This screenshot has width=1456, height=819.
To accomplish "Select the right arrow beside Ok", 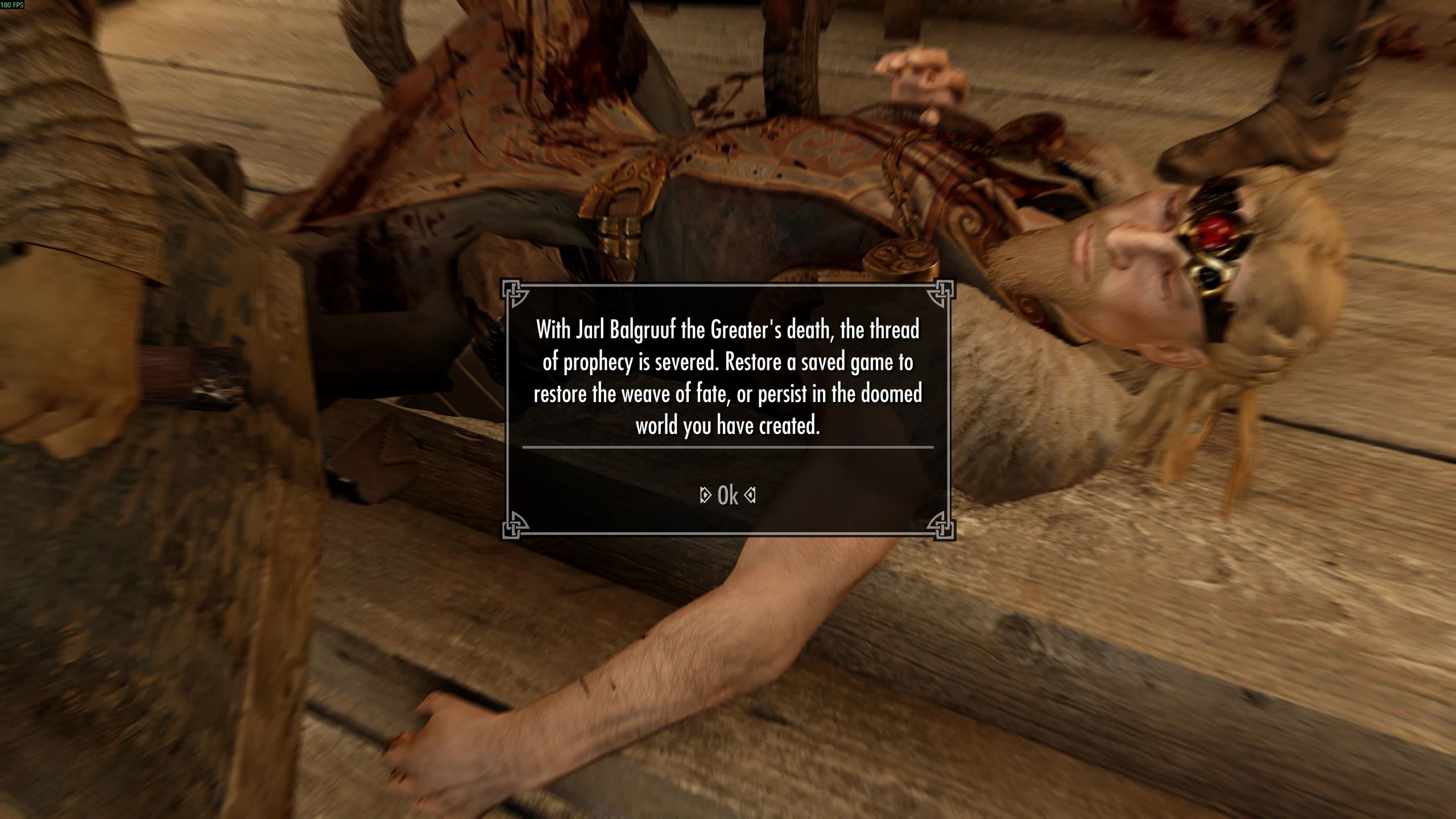I will tap(752, 495).
